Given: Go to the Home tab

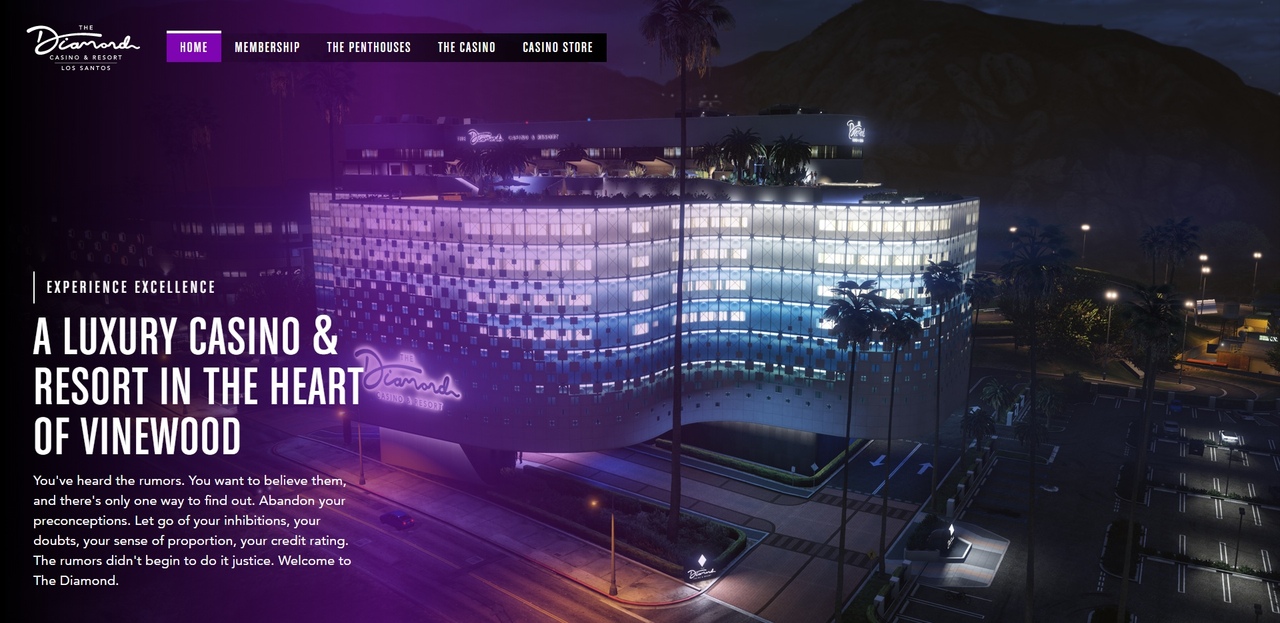Looking at the screenshot, I should [x=194, y=47].
